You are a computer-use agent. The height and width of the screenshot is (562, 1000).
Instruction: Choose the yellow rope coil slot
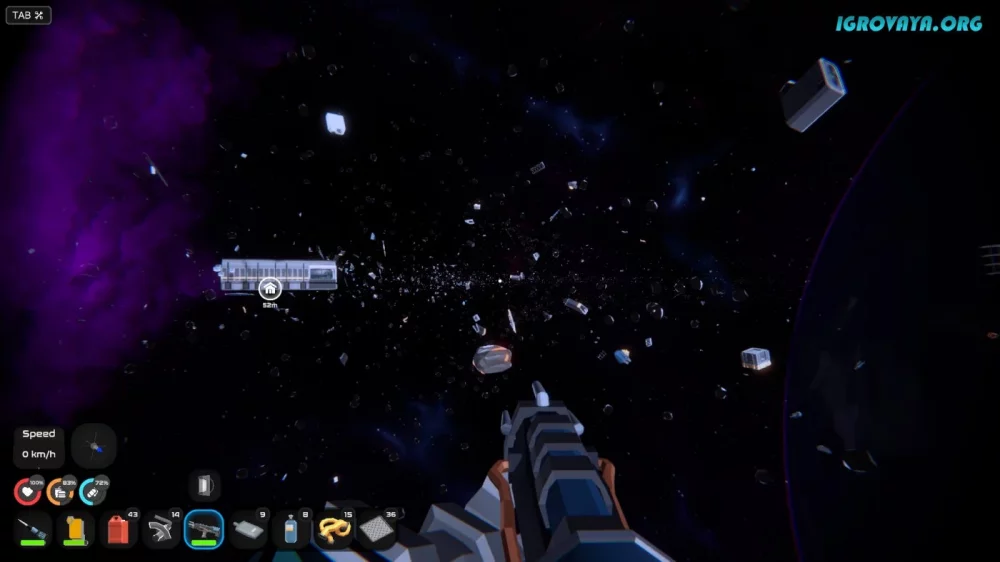point(333,529)
